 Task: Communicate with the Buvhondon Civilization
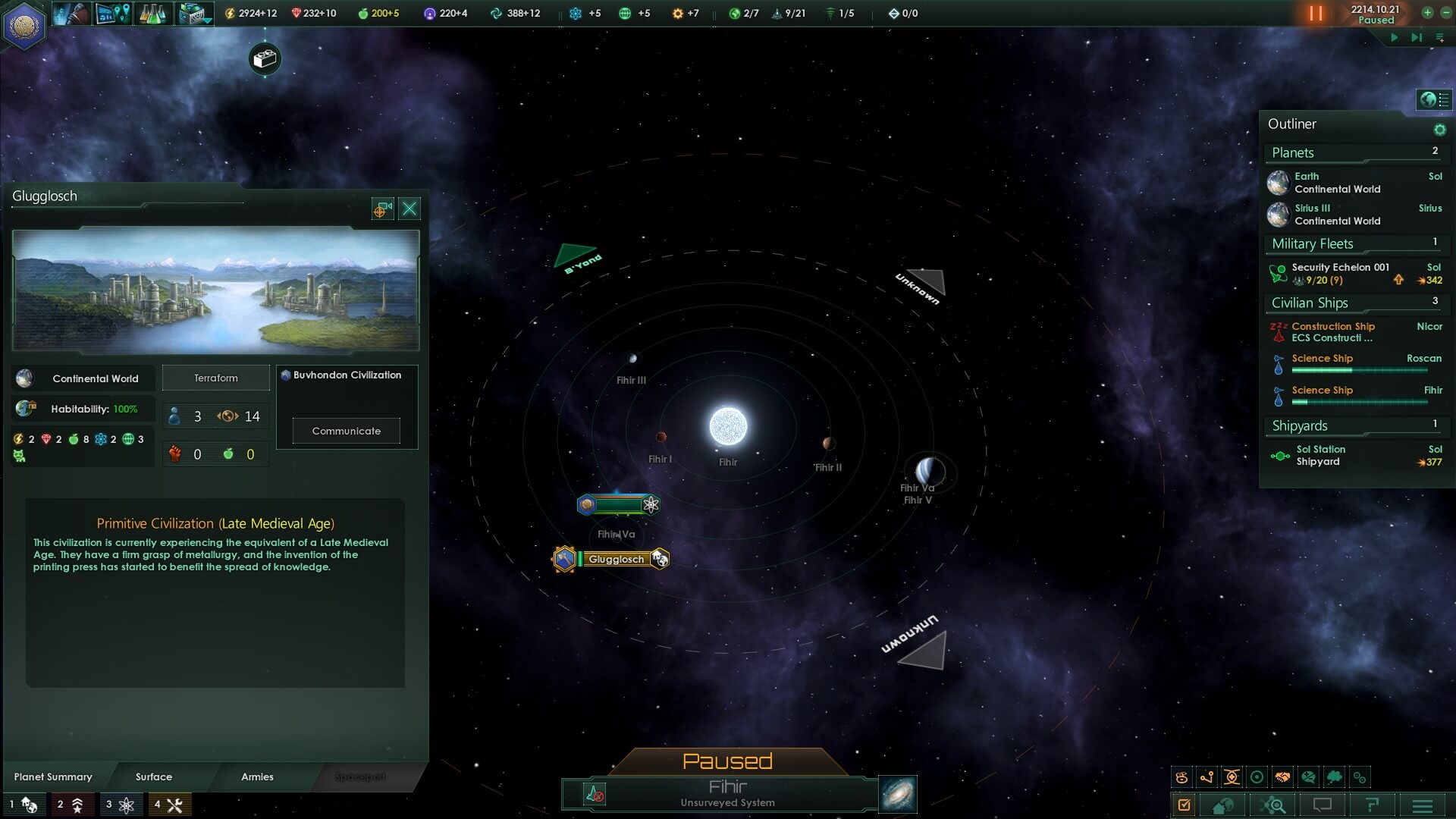click(347, 431)
